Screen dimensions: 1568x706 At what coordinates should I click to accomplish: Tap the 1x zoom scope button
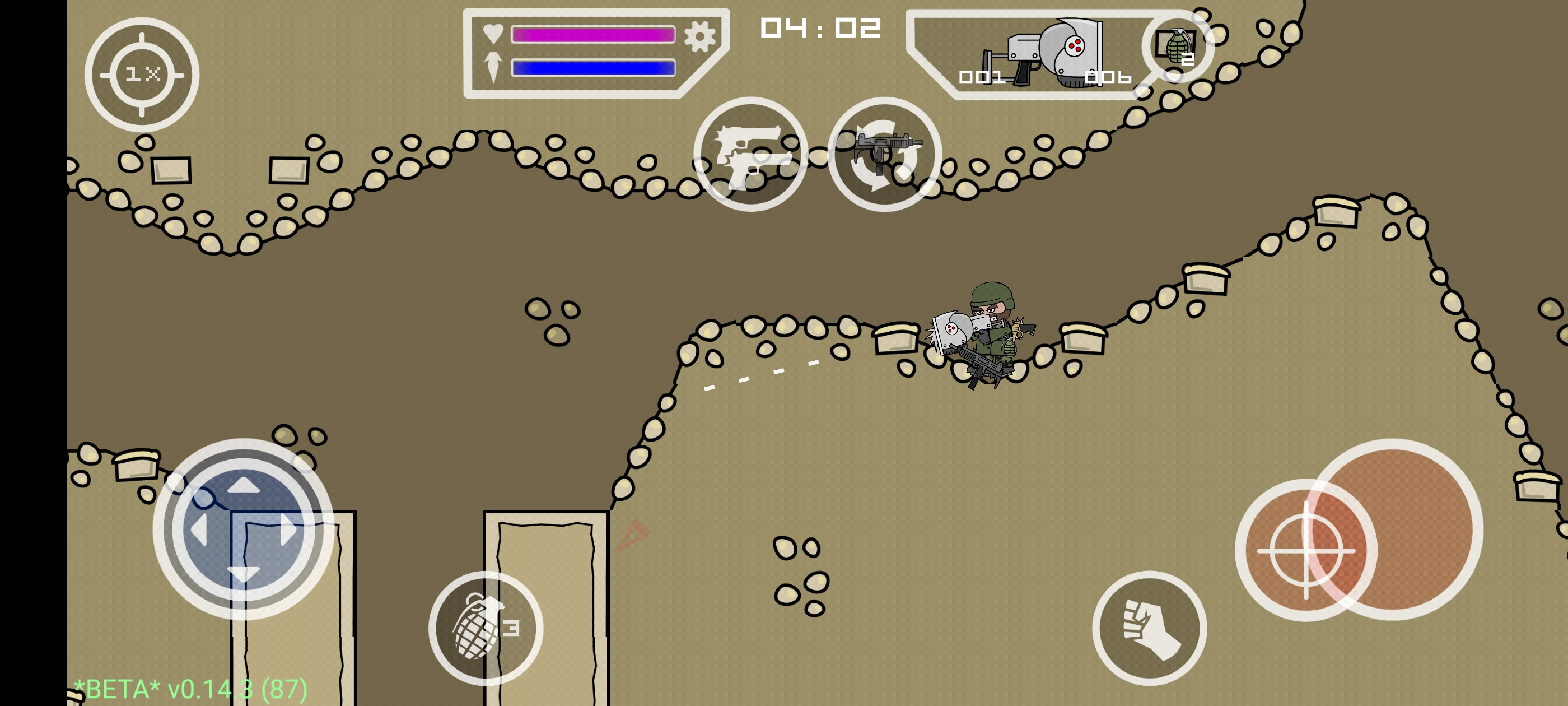click(142, 75)
